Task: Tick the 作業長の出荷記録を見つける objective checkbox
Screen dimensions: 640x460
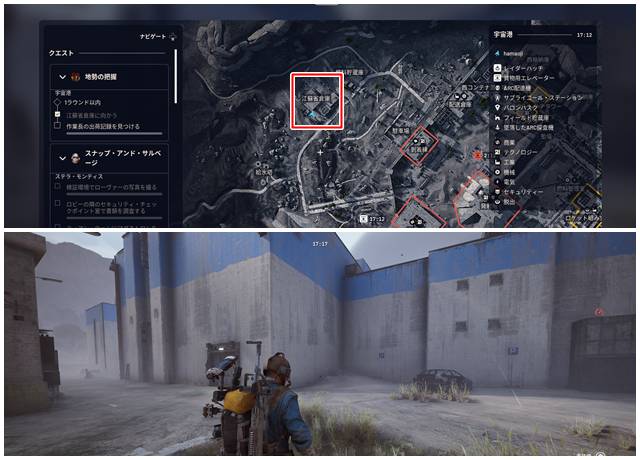Action: coord(58,126)
